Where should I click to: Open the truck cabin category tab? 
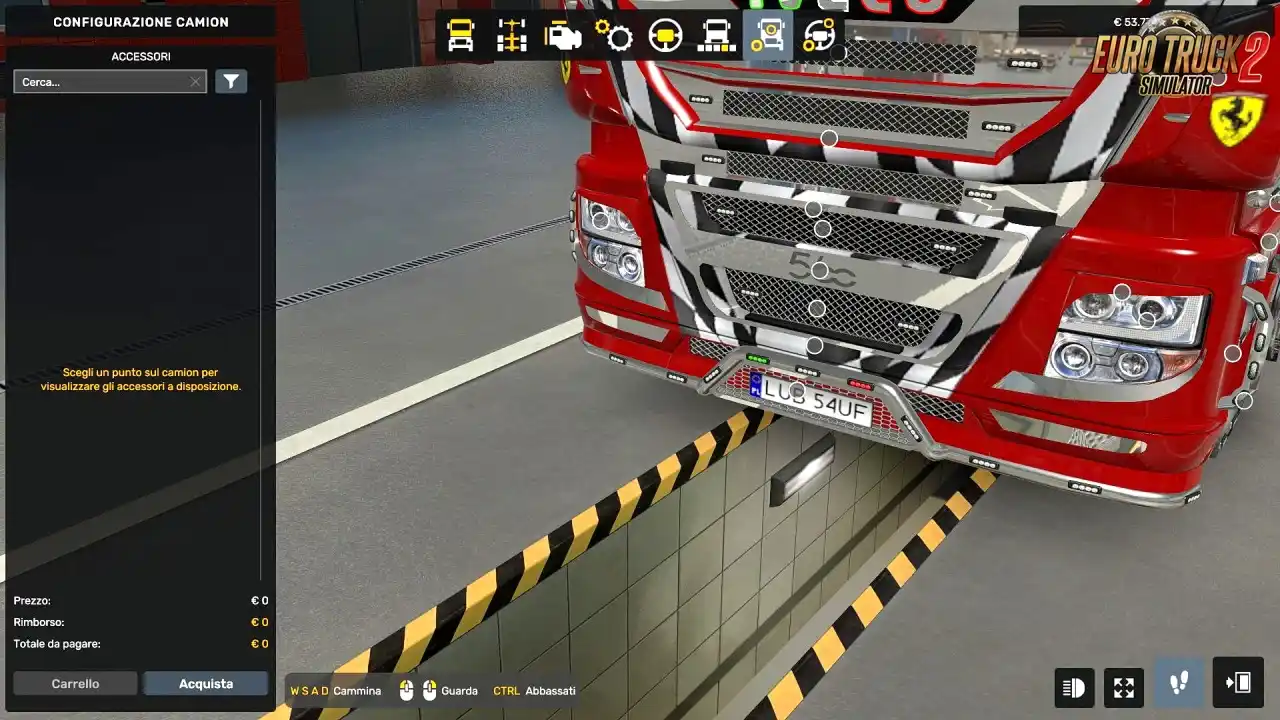click(461, 36)
